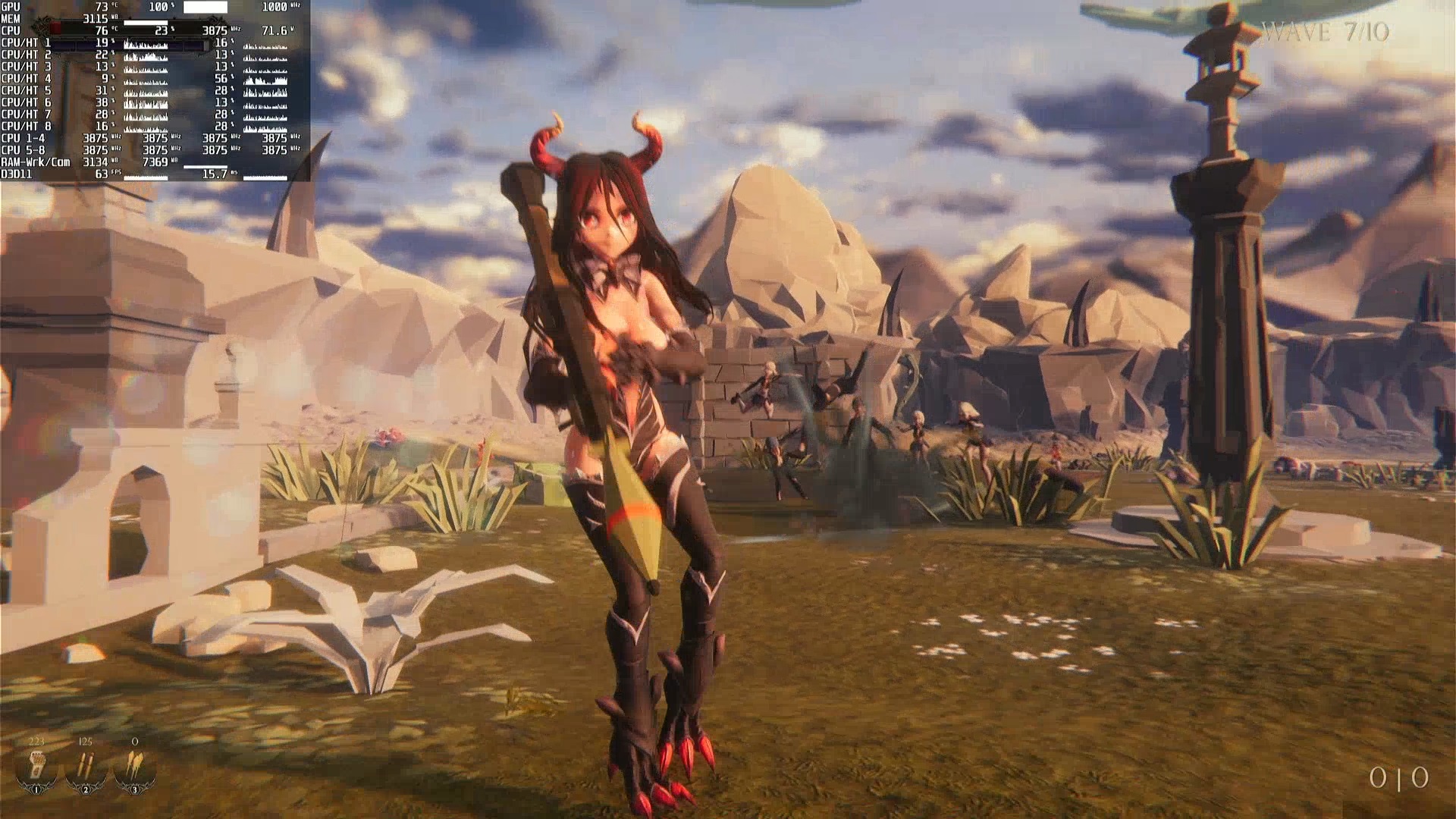
Task: Select the ammo magazine weapon slot
Action: point(36,767)
